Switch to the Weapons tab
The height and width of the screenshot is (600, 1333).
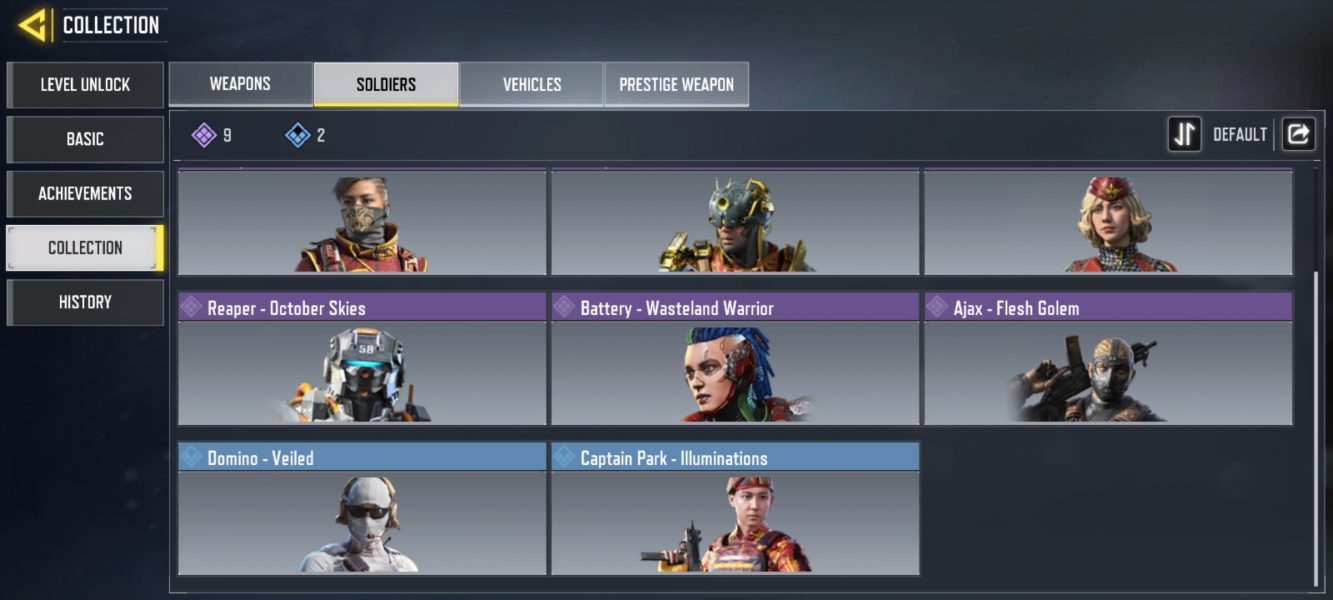click(240, 84)
